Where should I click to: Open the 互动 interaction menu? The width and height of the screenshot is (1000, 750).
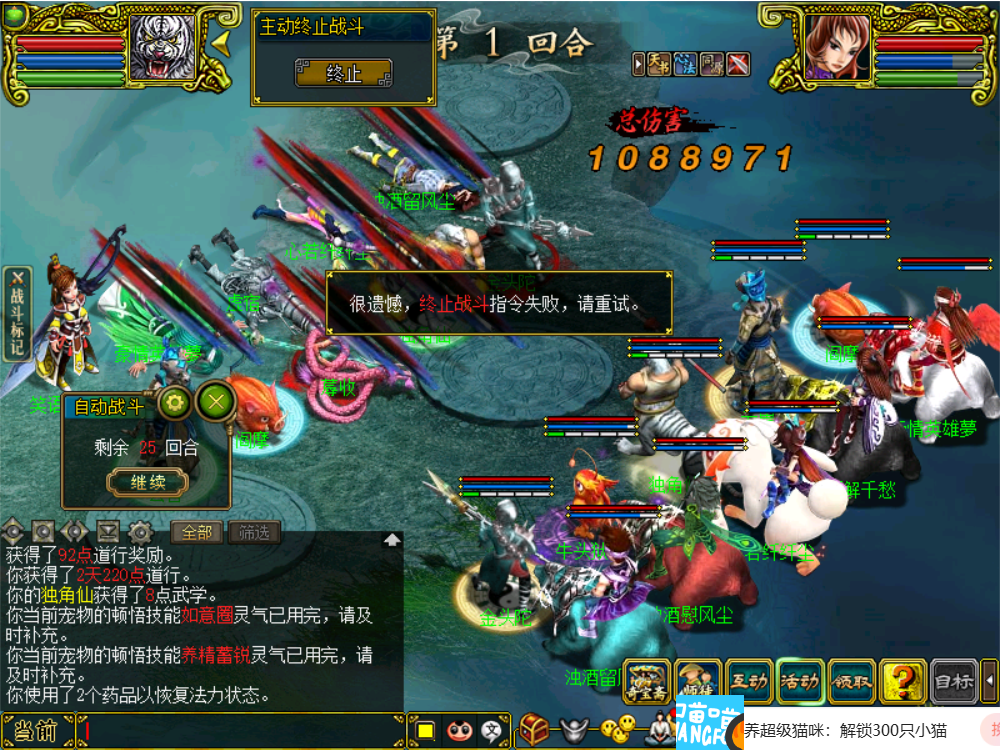click(749, 682)
